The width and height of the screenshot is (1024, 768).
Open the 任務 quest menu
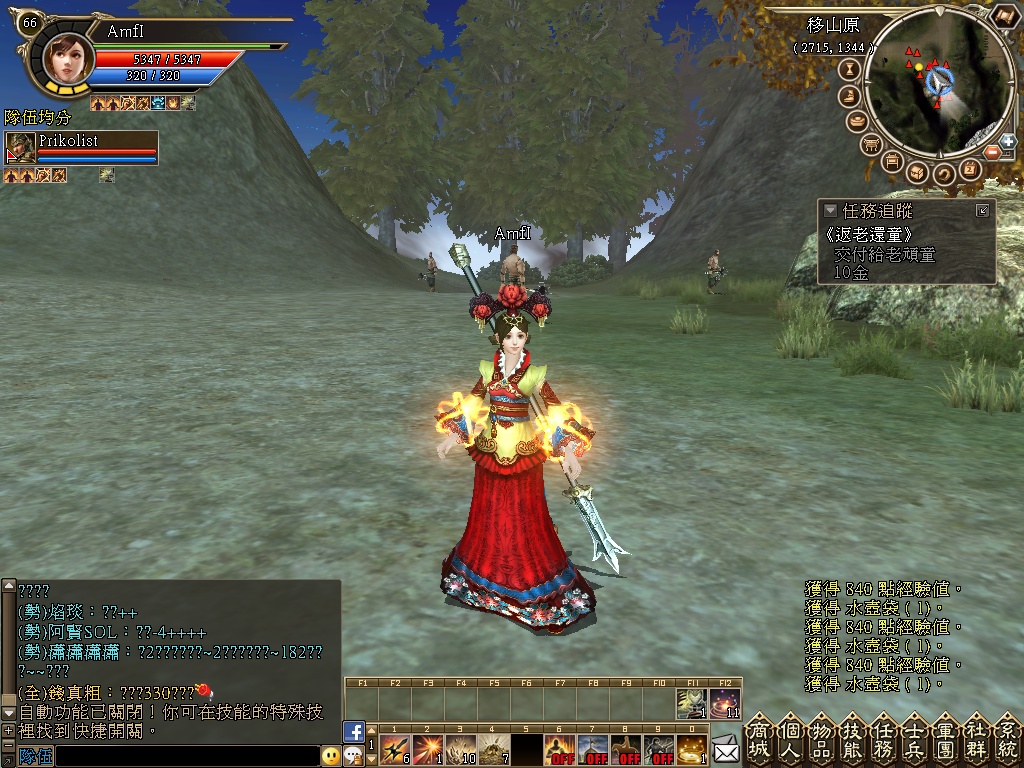point(883,739)
